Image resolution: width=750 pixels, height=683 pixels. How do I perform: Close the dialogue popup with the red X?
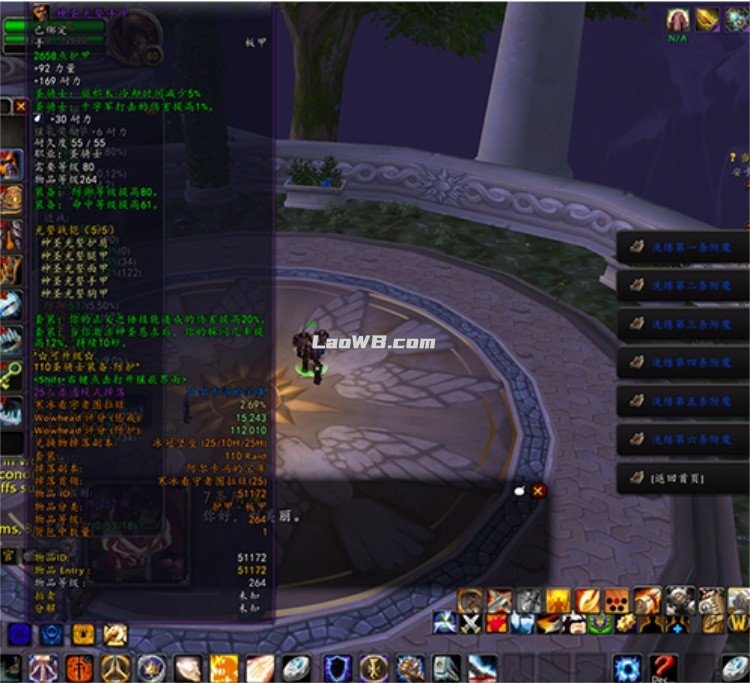[538, 491]
